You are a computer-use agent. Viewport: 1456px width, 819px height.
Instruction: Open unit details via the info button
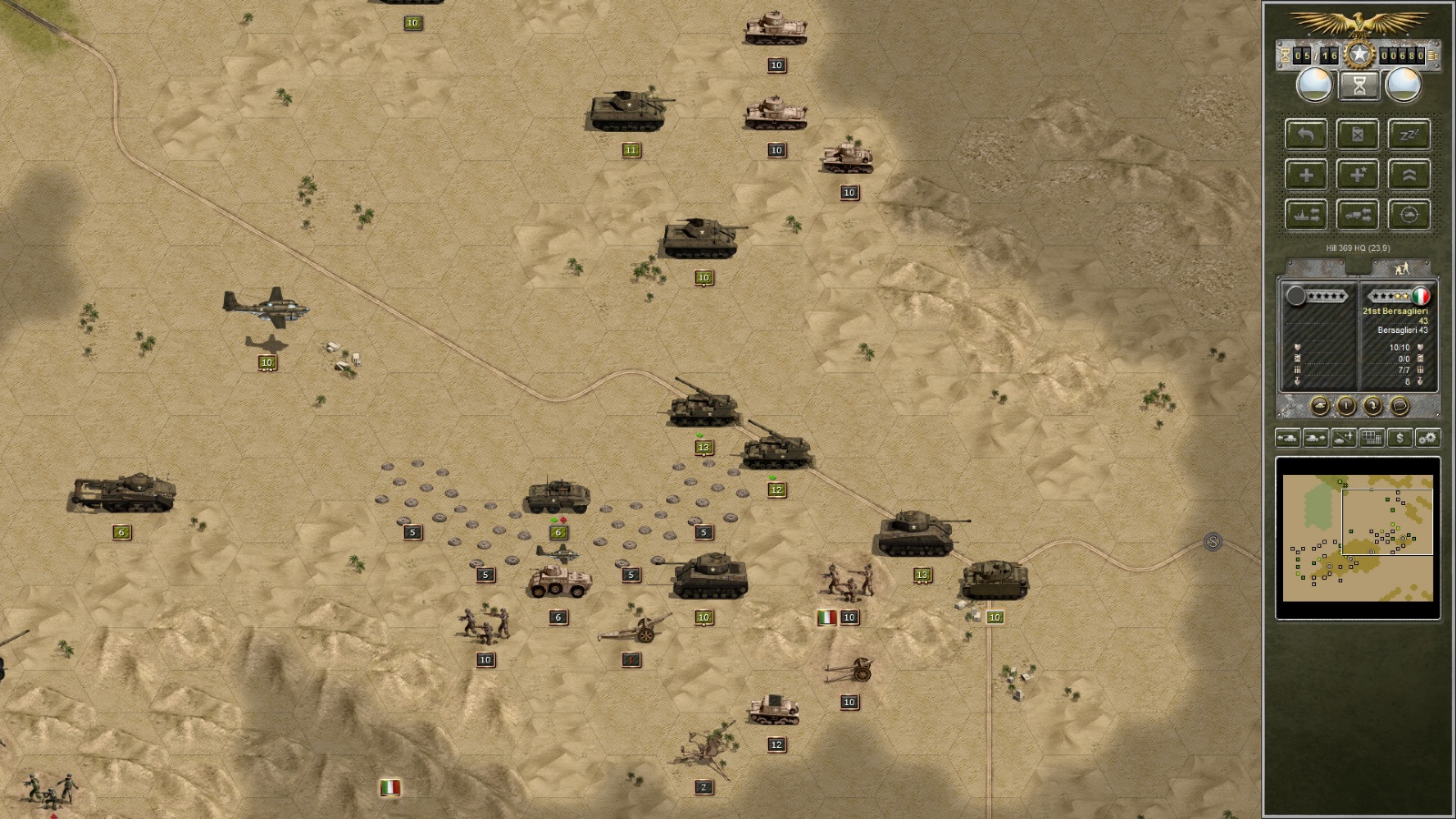pos(1347,405)
